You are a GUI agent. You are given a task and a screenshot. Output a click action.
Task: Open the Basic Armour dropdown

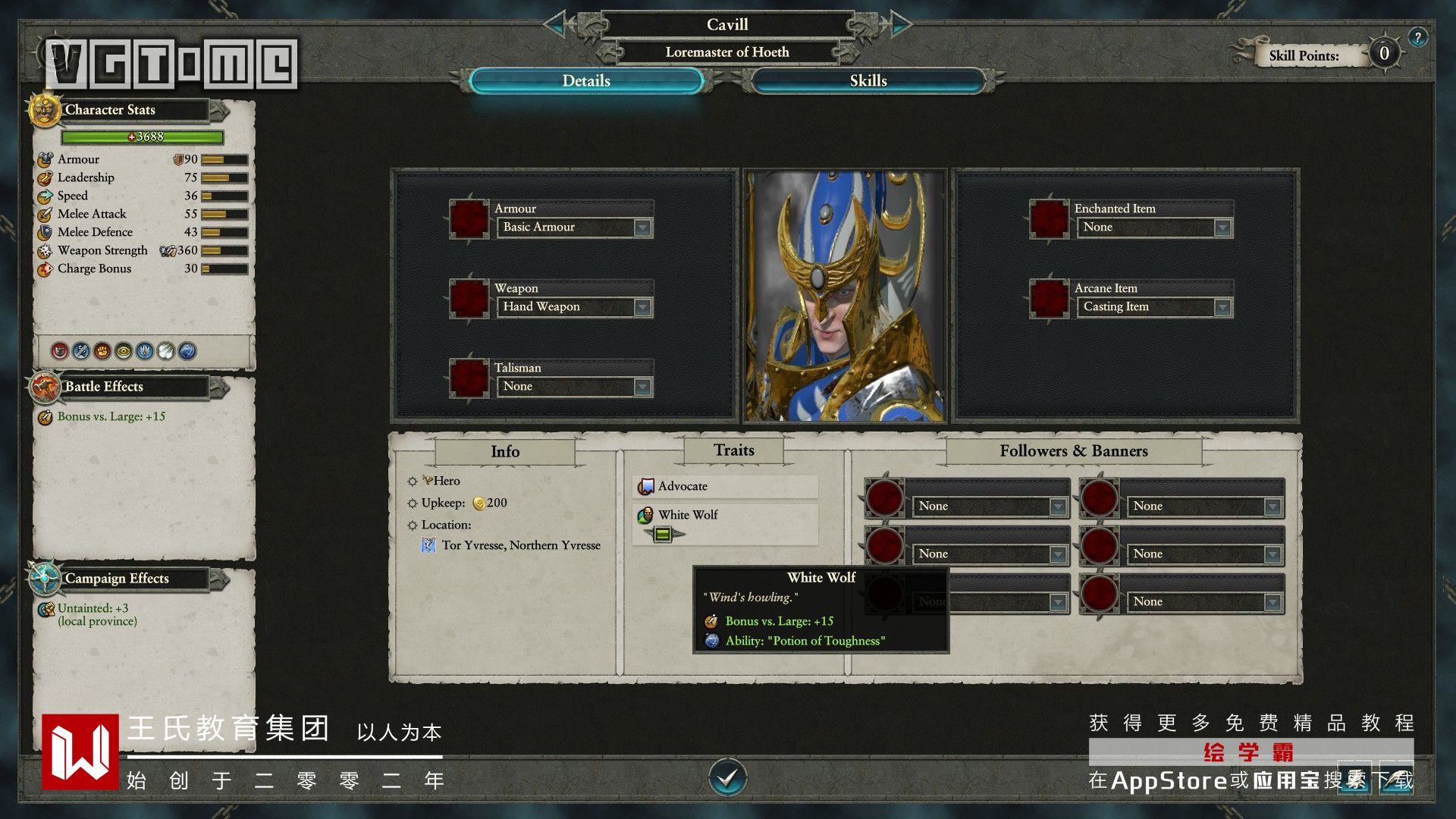point(642,227)
